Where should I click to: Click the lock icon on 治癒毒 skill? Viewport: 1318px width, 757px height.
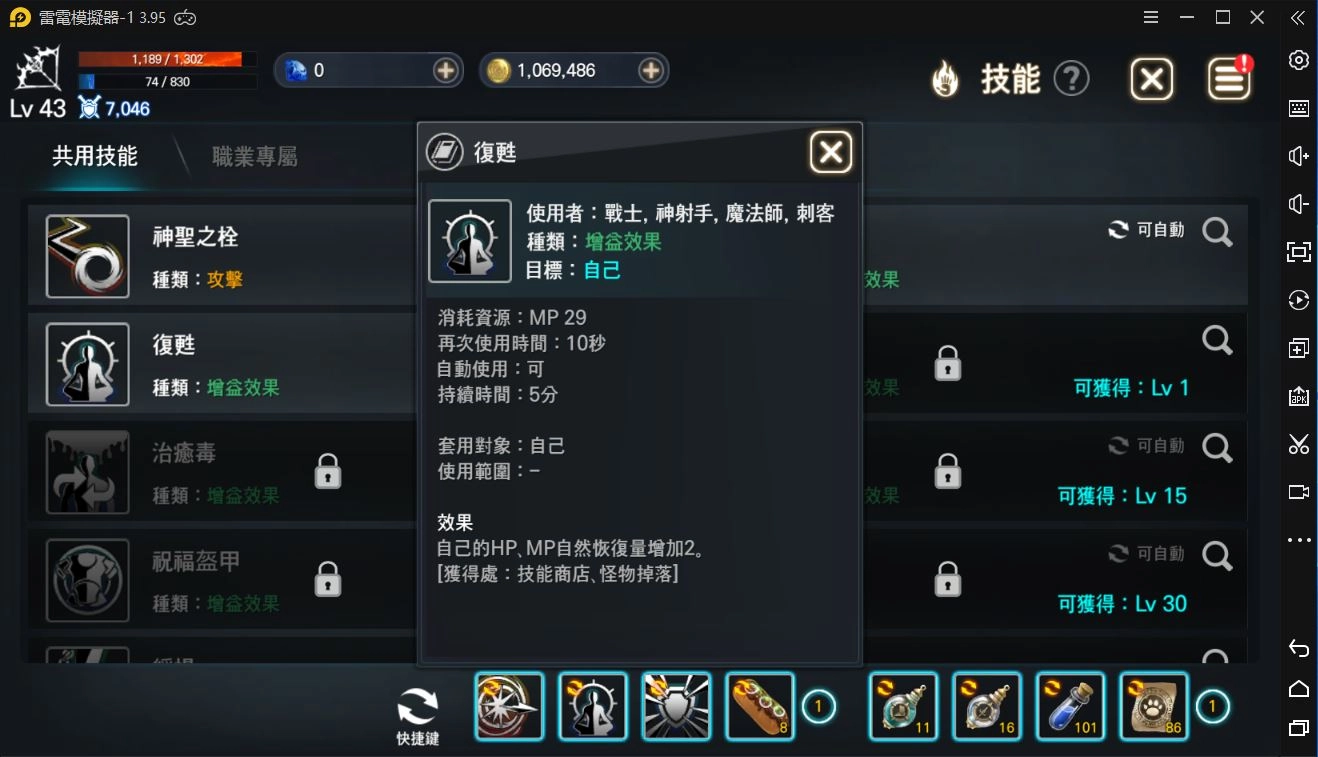pos(328,470)
